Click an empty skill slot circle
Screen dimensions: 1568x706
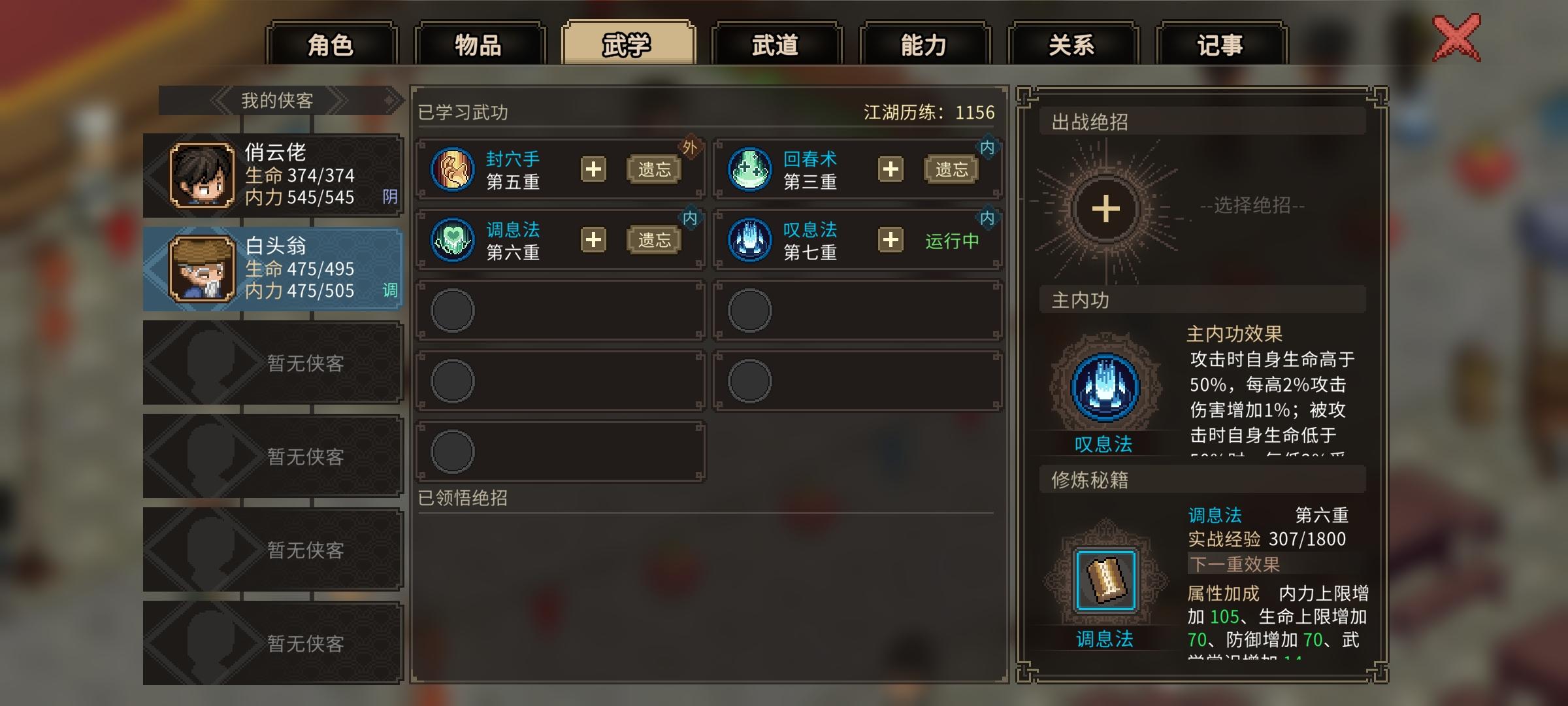[451, 309]
